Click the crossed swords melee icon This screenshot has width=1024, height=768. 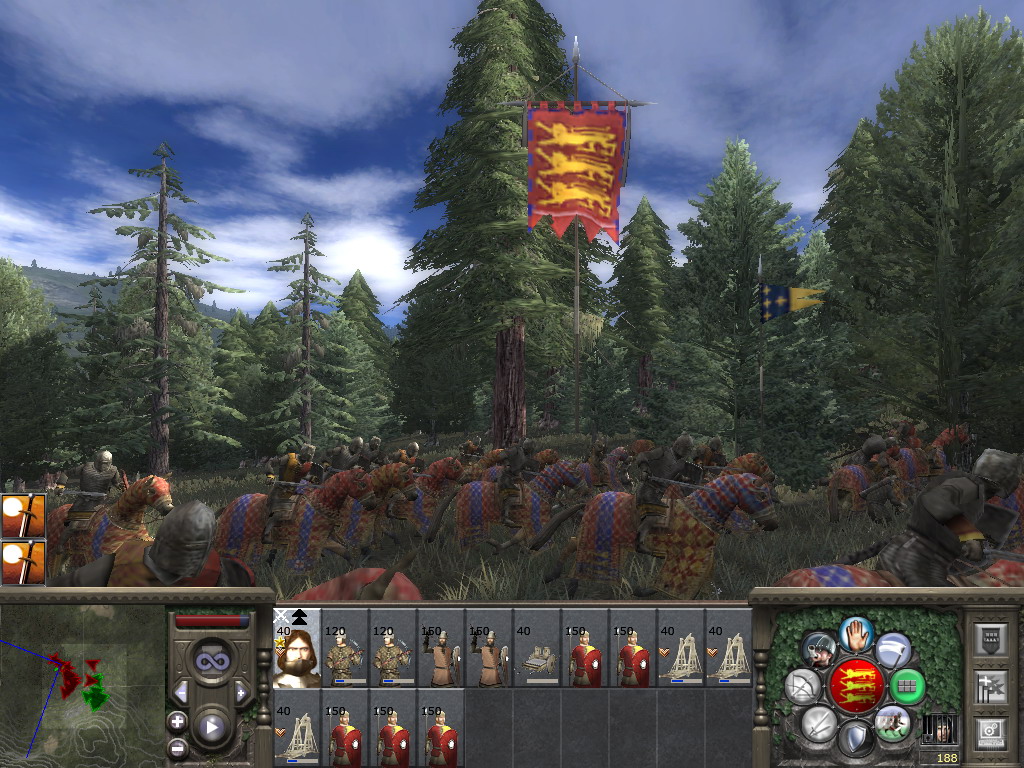pos(819,723)
